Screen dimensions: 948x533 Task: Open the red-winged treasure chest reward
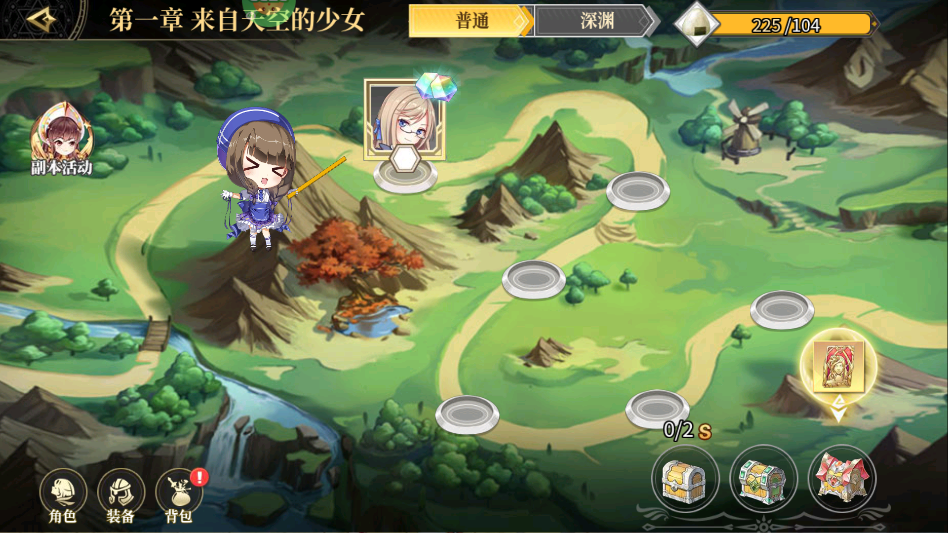(842, 479)
